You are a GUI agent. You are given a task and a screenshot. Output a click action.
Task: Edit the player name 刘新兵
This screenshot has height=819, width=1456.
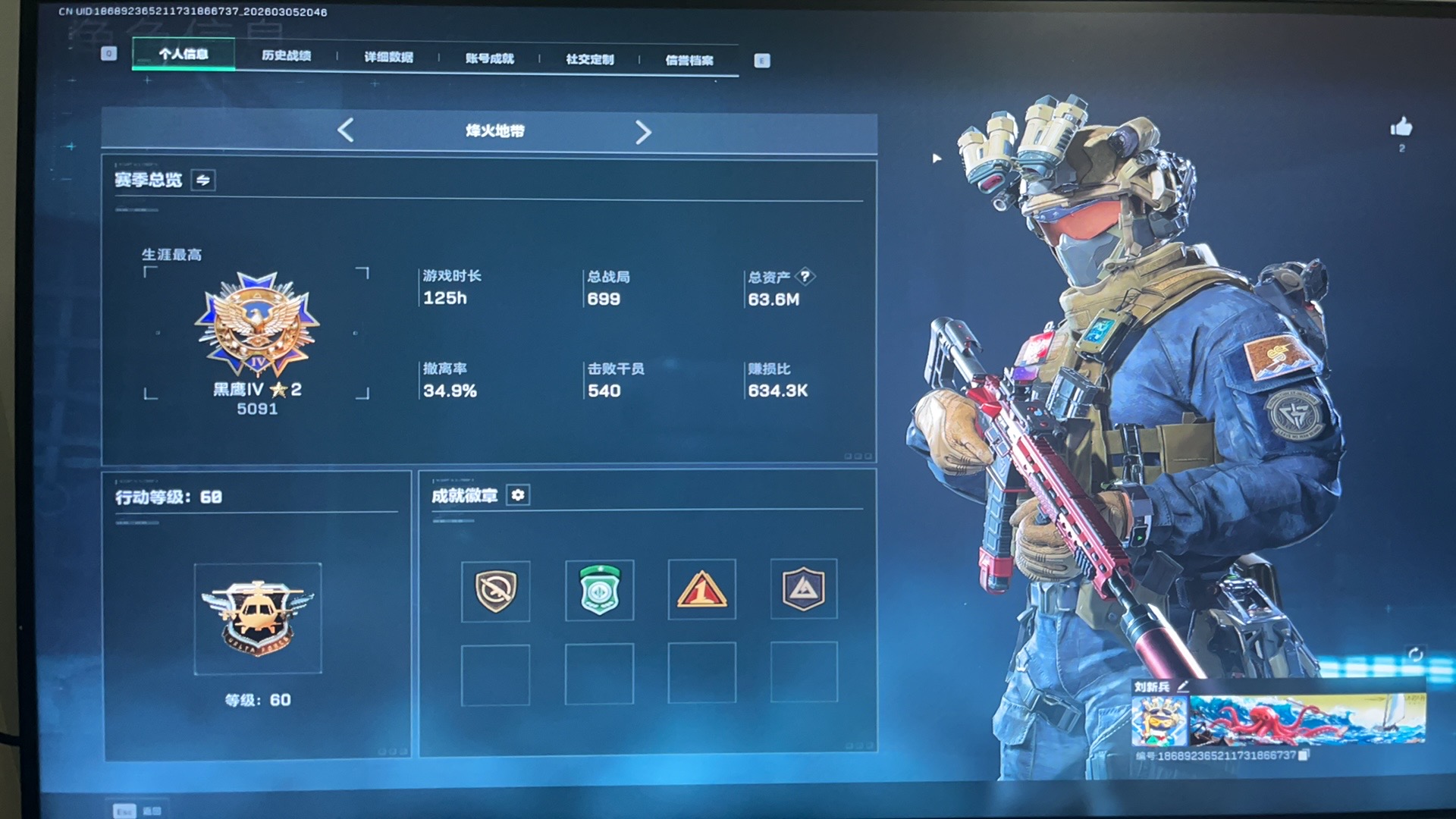1183,686
